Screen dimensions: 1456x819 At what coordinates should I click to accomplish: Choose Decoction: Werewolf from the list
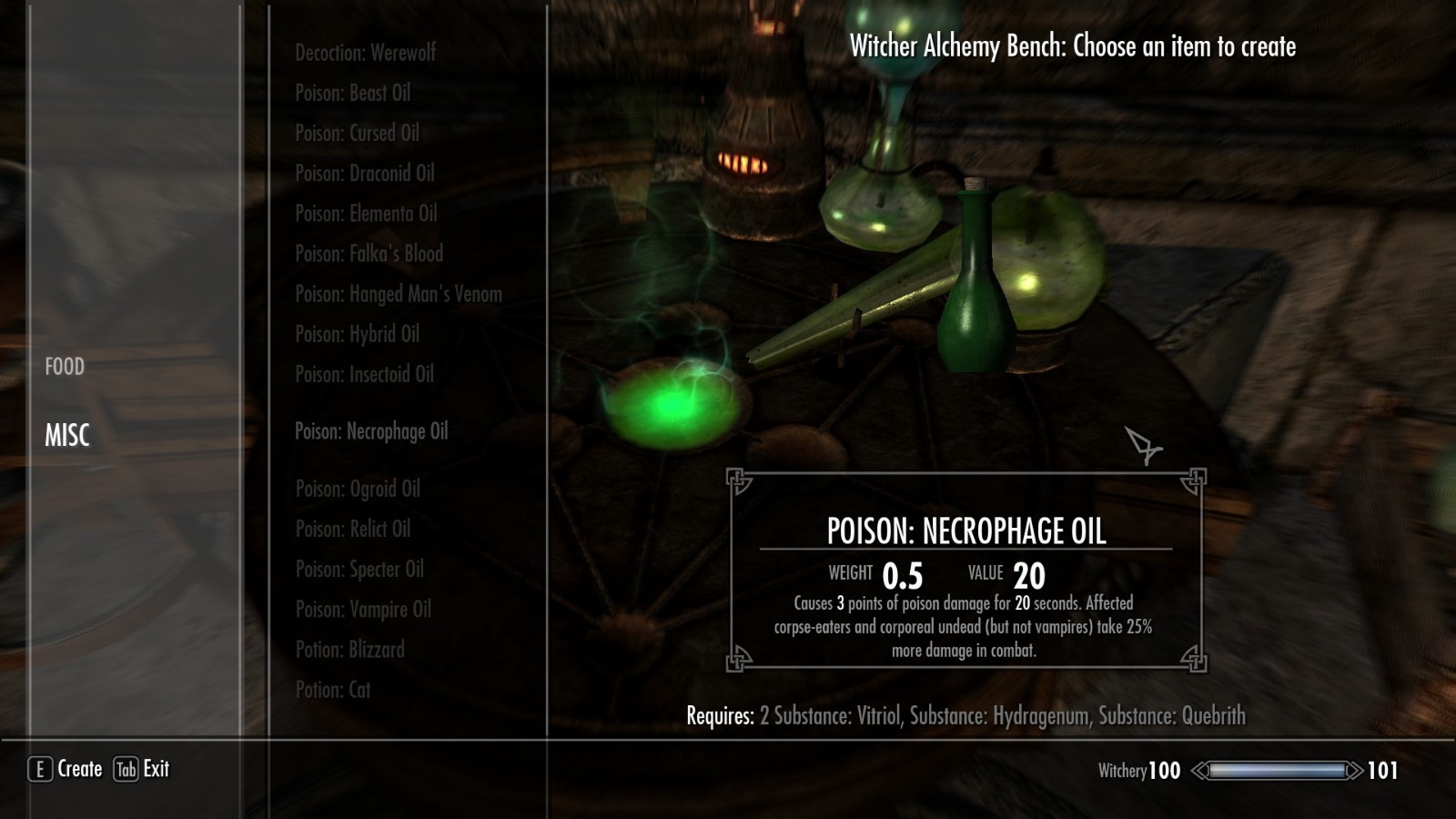[x=365, y=53]
